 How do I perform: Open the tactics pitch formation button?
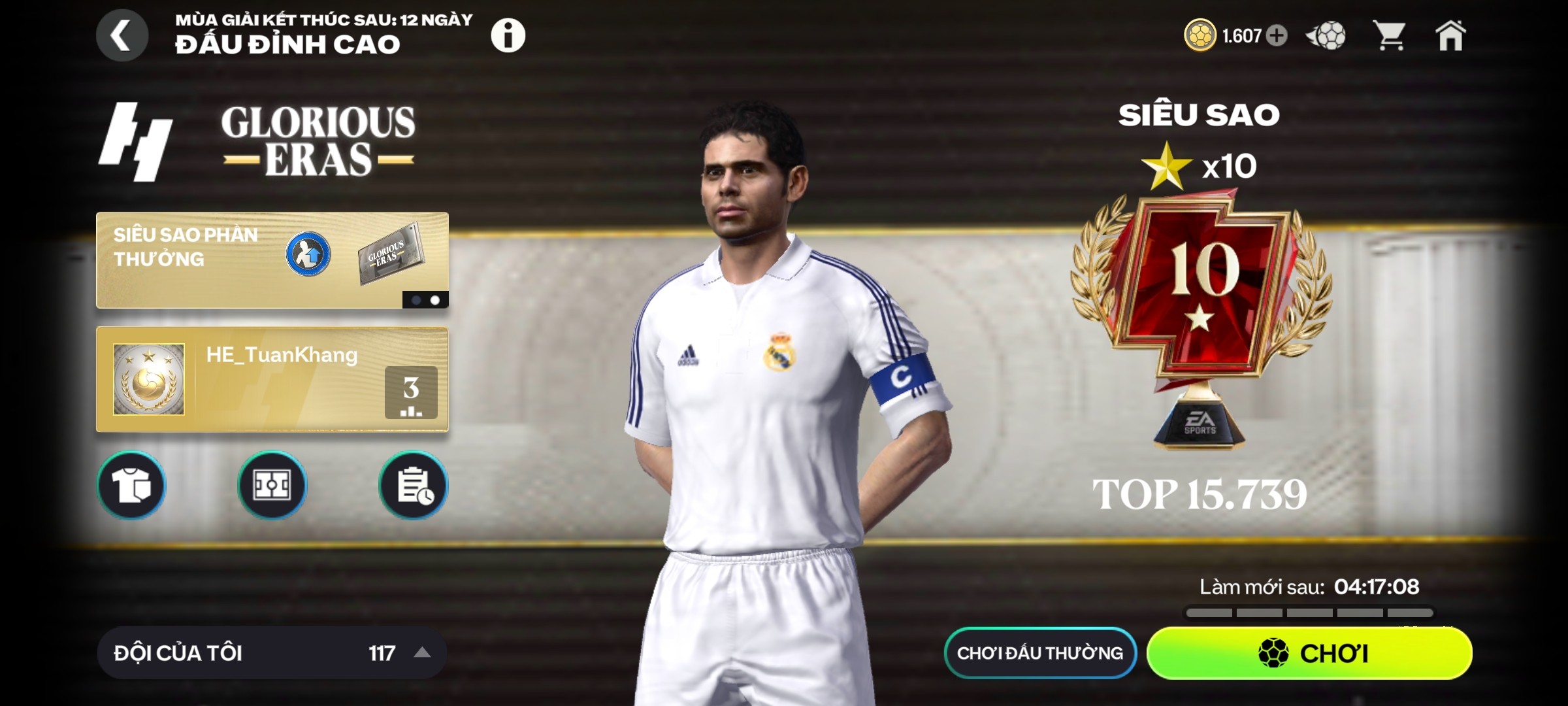(x=272, y=486)
